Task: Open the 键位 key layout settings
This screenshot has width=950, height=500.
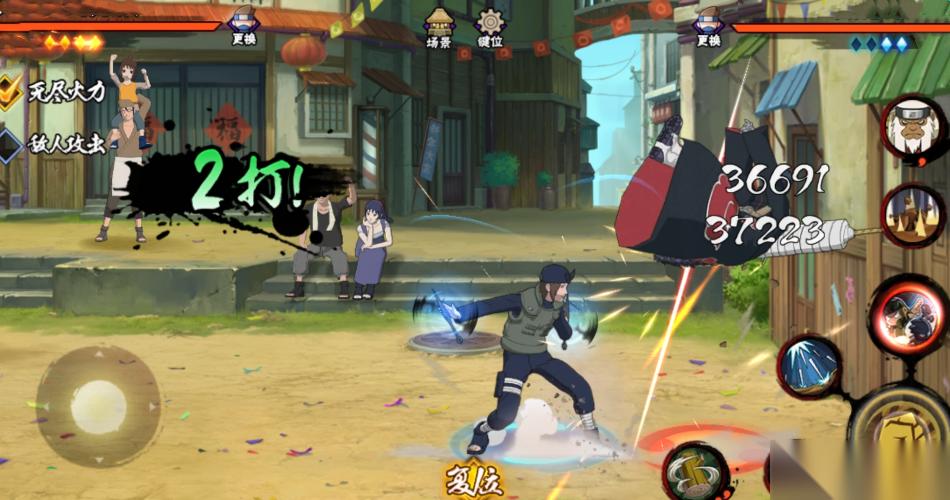Action: 490,26
